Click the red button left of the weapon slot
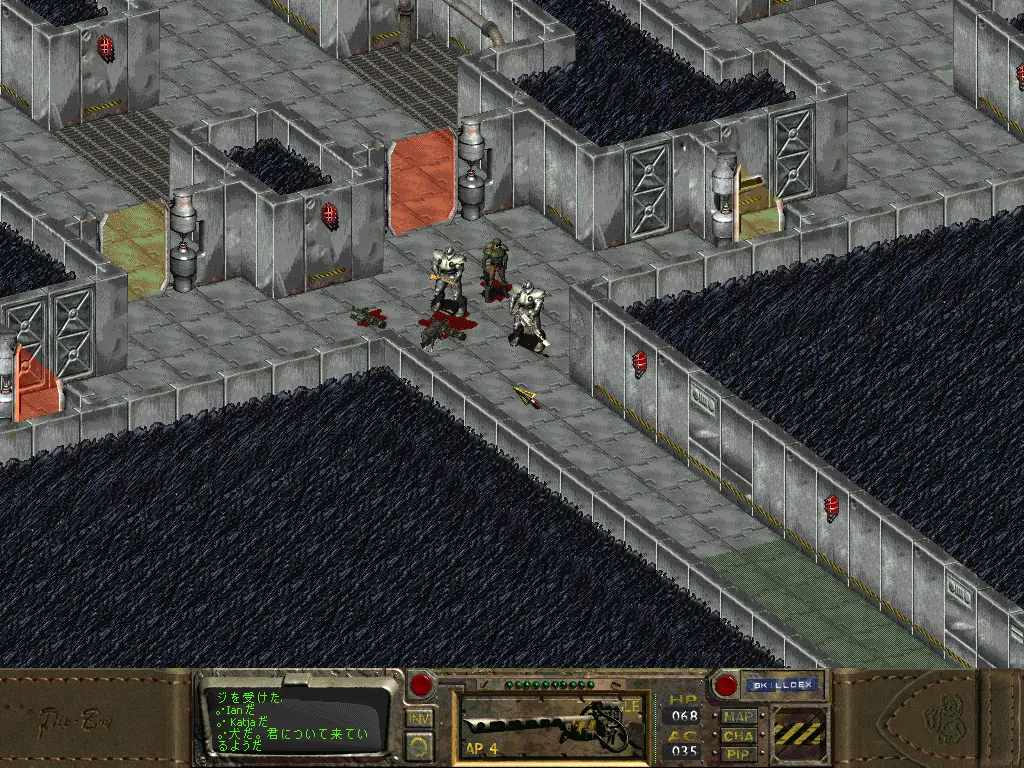1024x768 pixels. click(423, 686)
